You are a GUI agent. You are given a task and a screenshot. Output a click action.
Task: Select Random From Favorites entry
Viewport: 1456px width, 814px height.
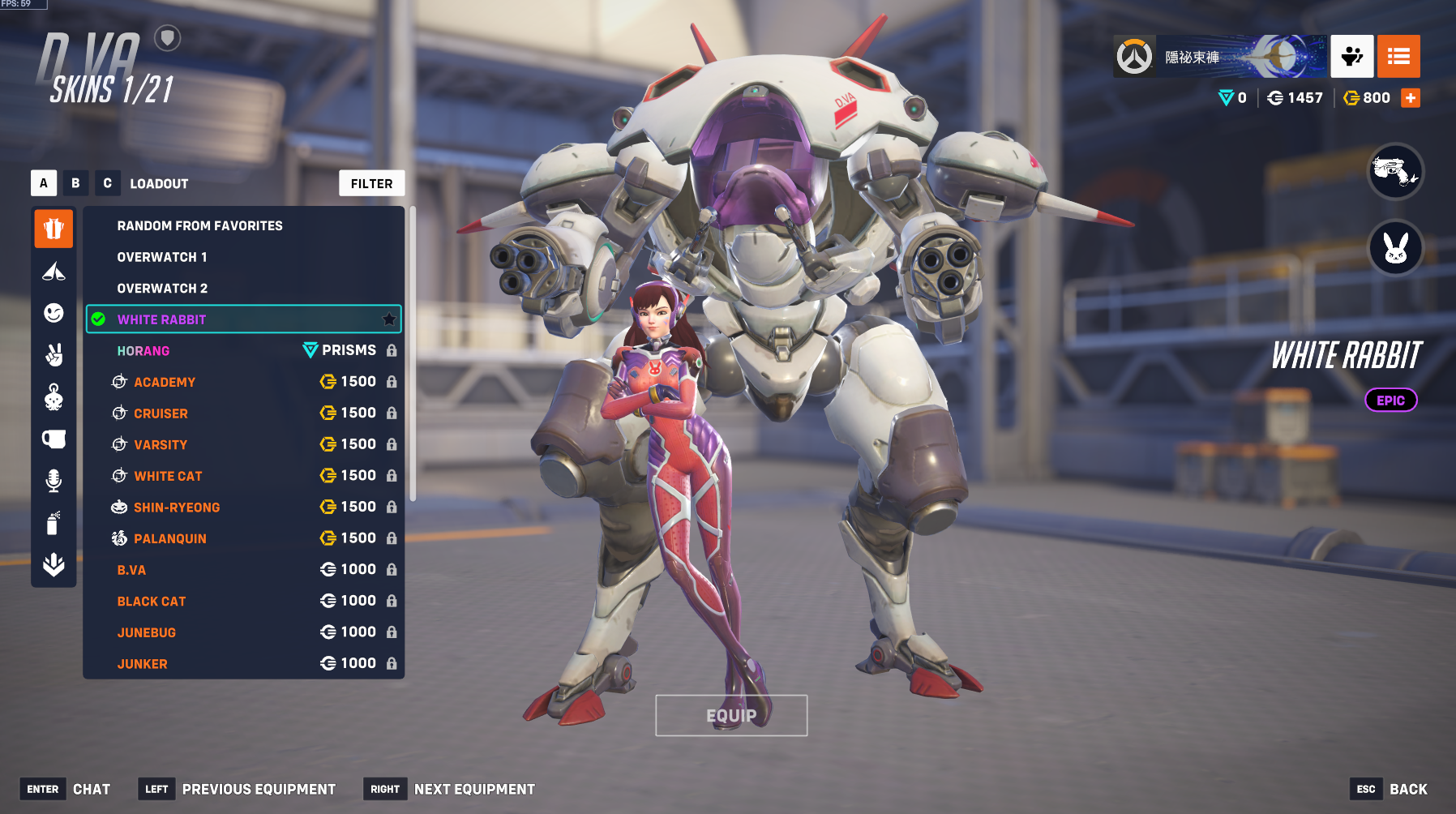(199, 226)
